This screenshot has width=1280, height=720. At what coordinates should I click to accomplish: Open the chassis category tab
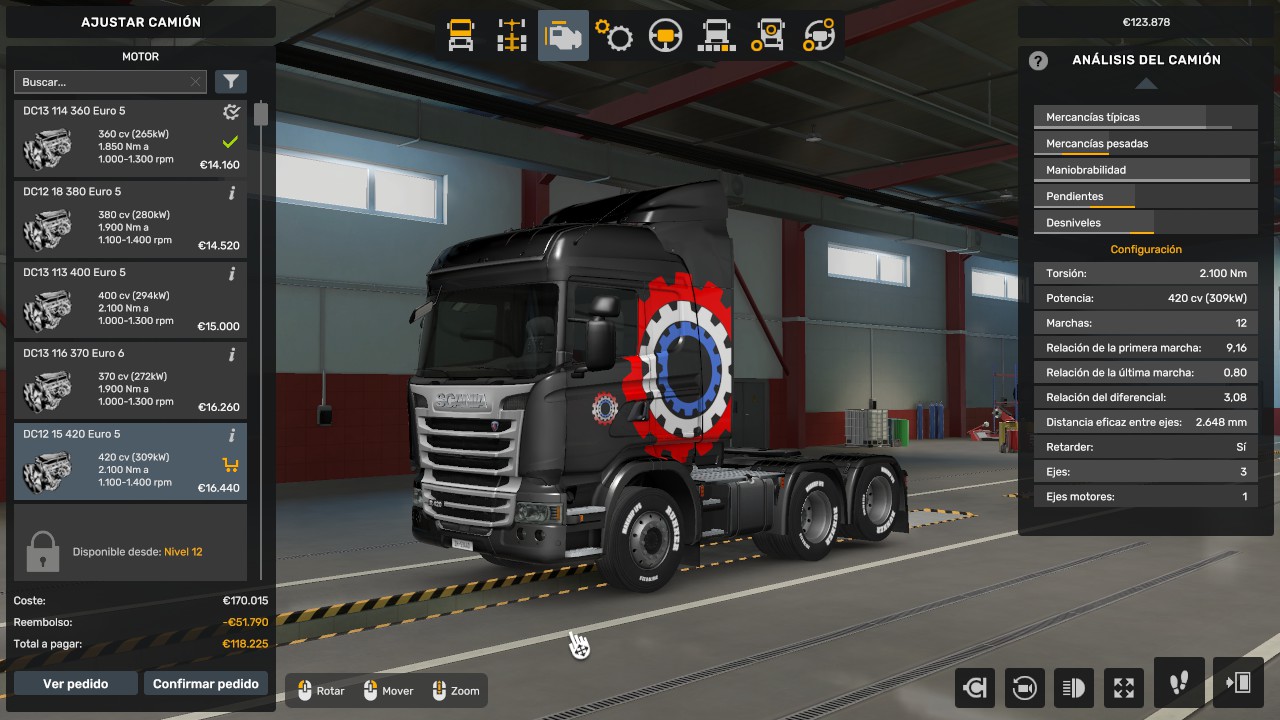pyautogui.click(x=512, y=36)
